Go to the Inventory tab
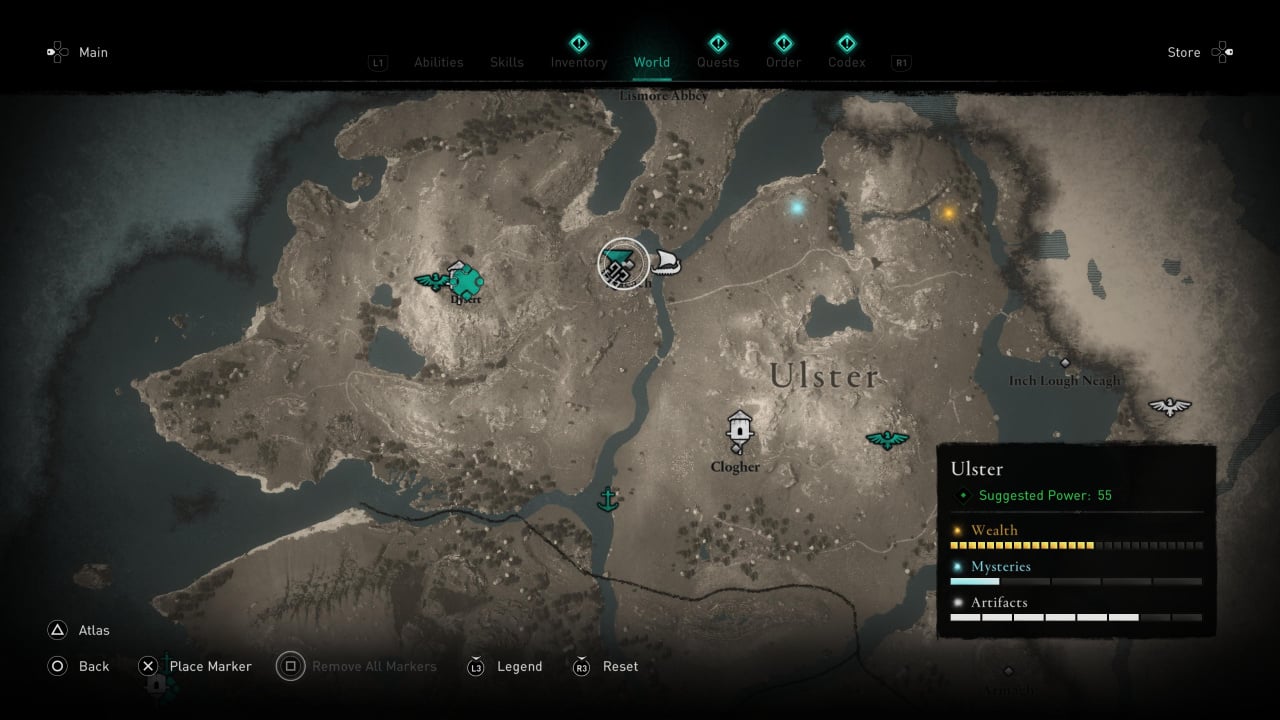This screenshot has height=720, width=1280. 578,62
